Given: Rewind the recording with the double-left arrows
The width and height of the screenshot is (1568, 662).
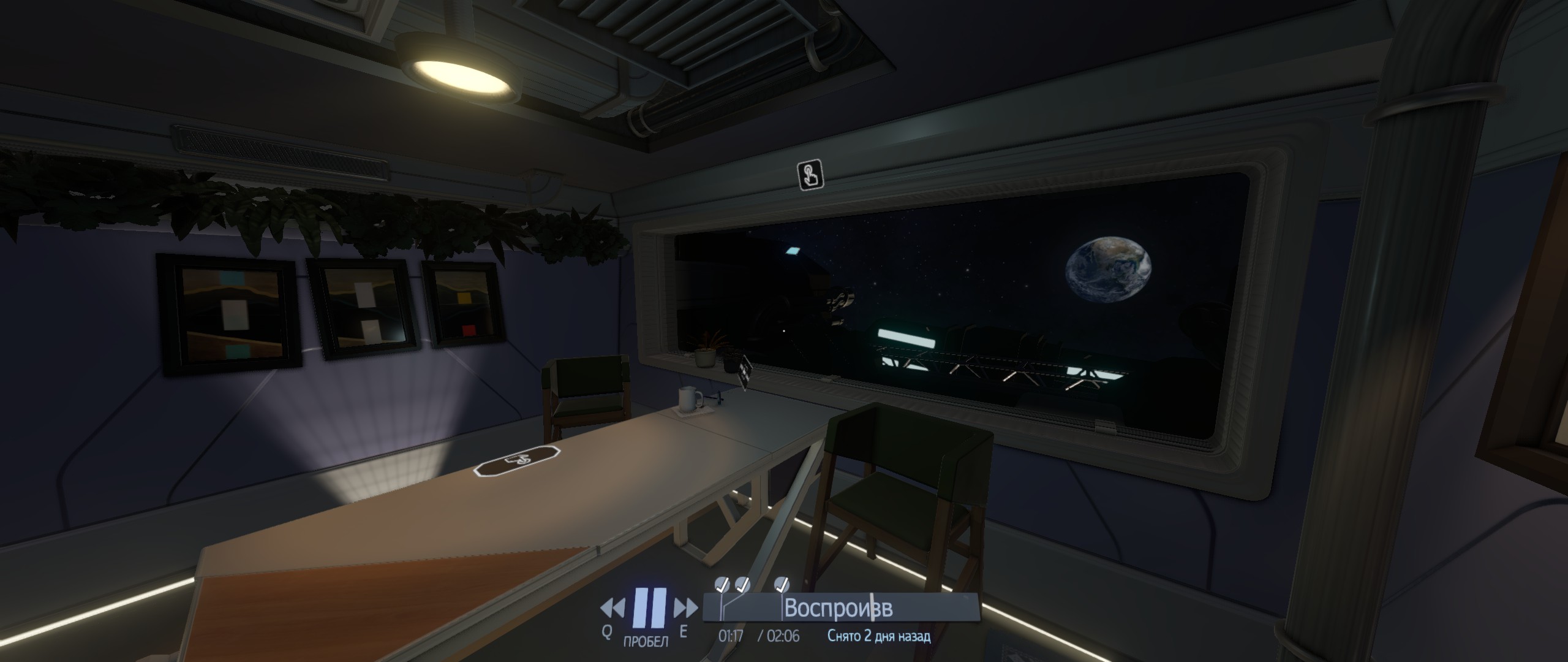Looking at the screenshot, I should pos(614,609).
